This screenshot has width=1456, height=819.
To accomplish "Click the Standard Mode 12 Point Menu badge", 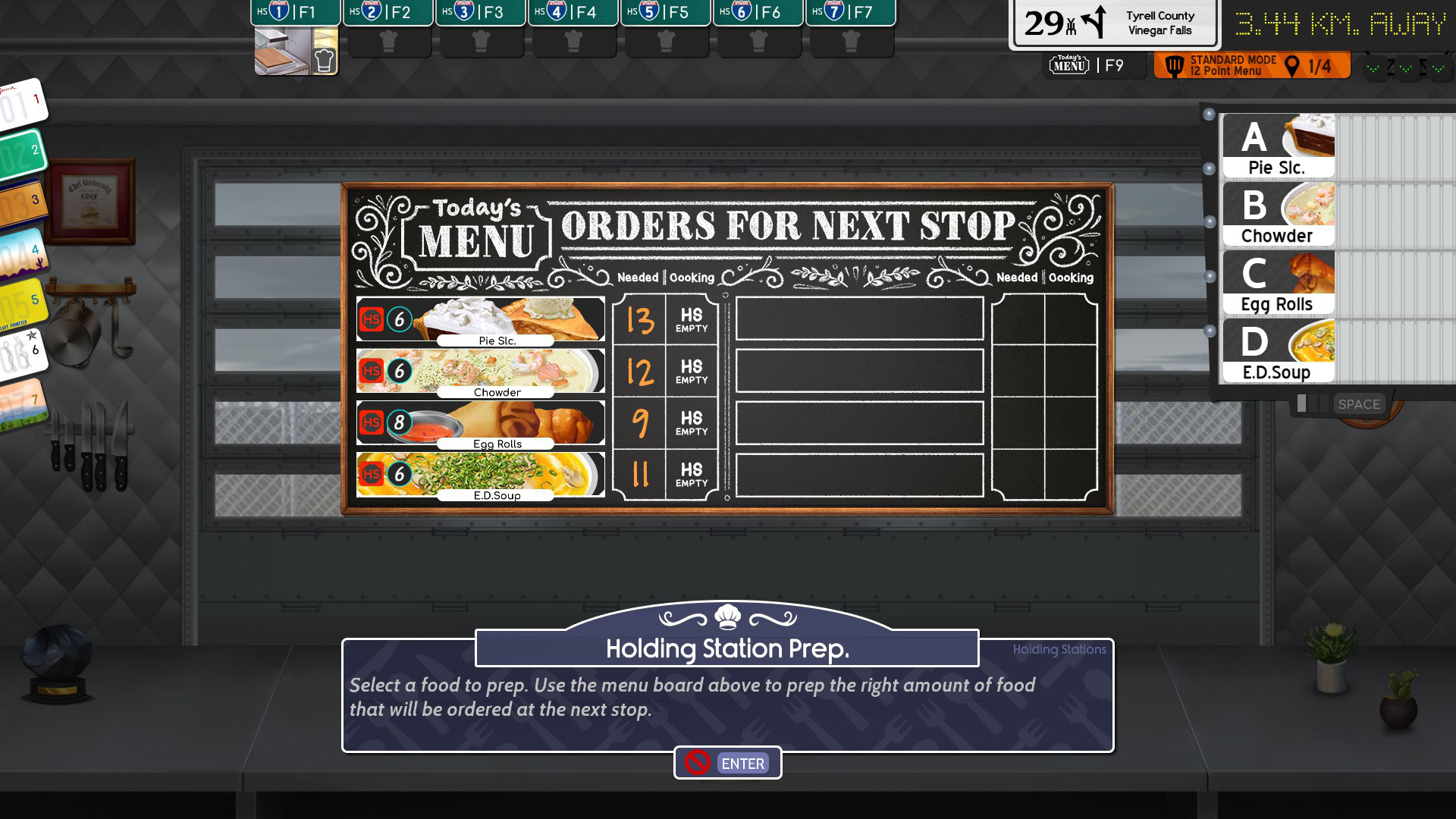I will (x=1251, y=66).
